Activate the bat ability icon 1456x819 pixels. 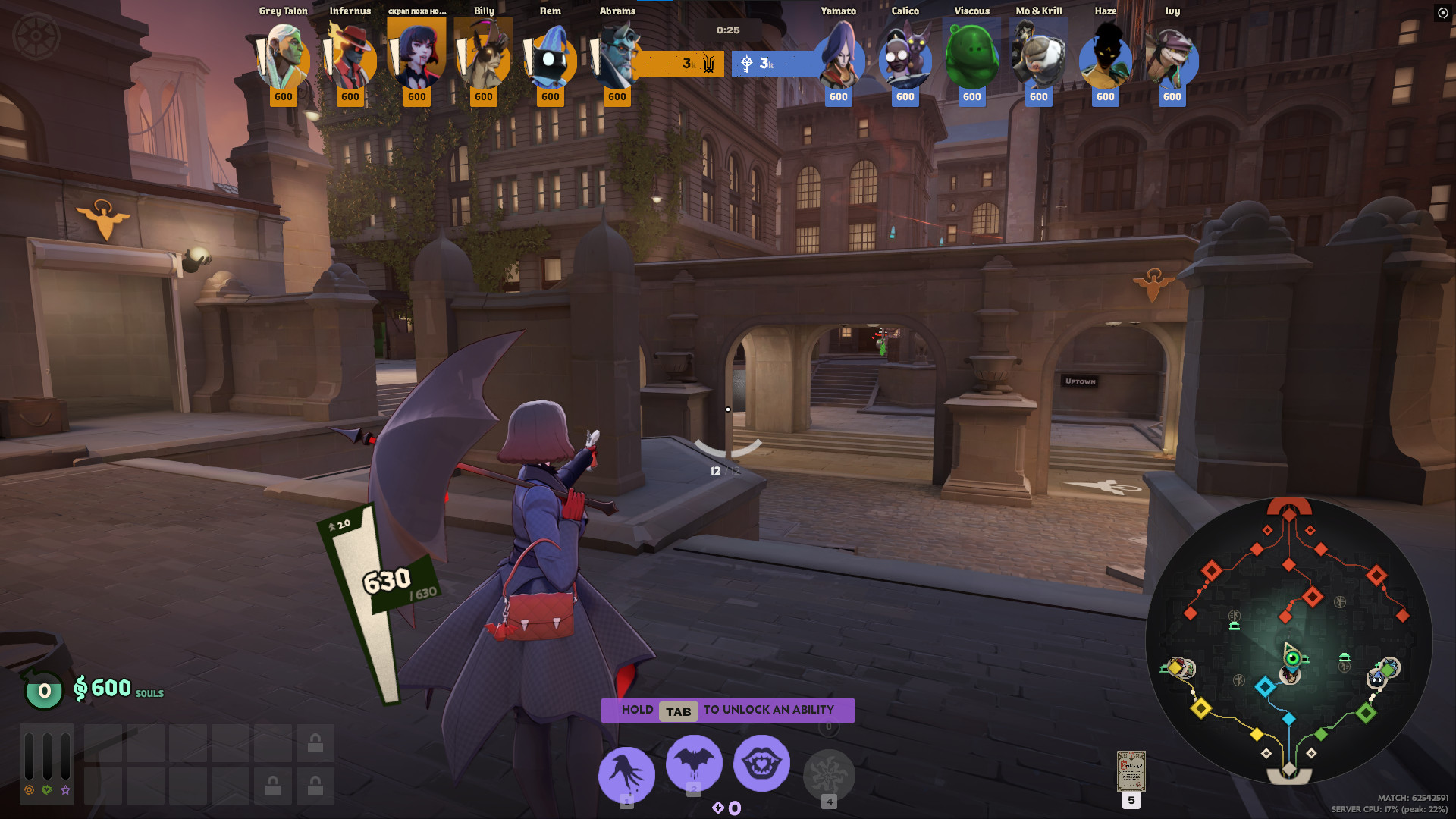tap(694, 762)
